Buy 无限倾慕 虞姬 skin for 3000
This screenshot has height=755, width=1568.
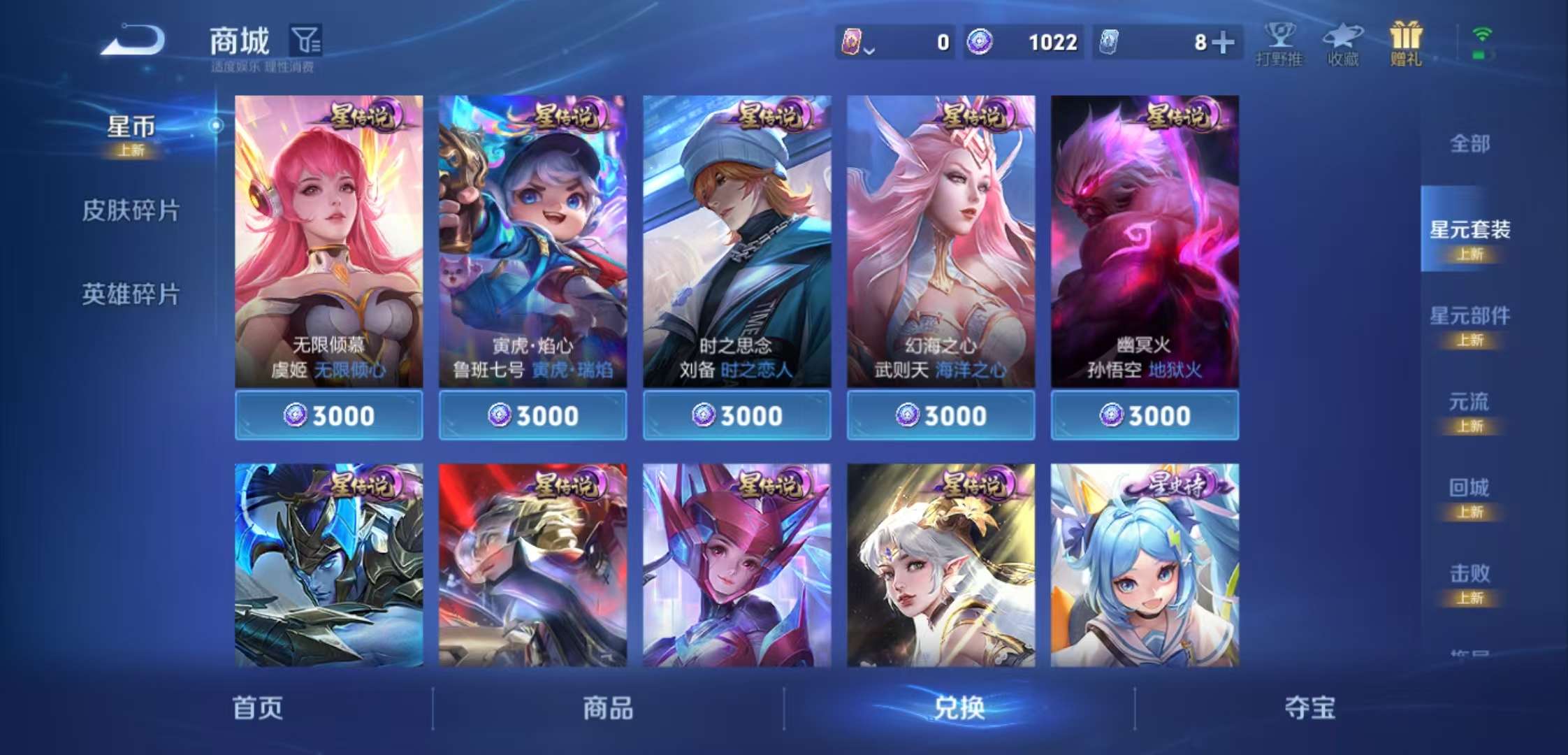[327, 415]
